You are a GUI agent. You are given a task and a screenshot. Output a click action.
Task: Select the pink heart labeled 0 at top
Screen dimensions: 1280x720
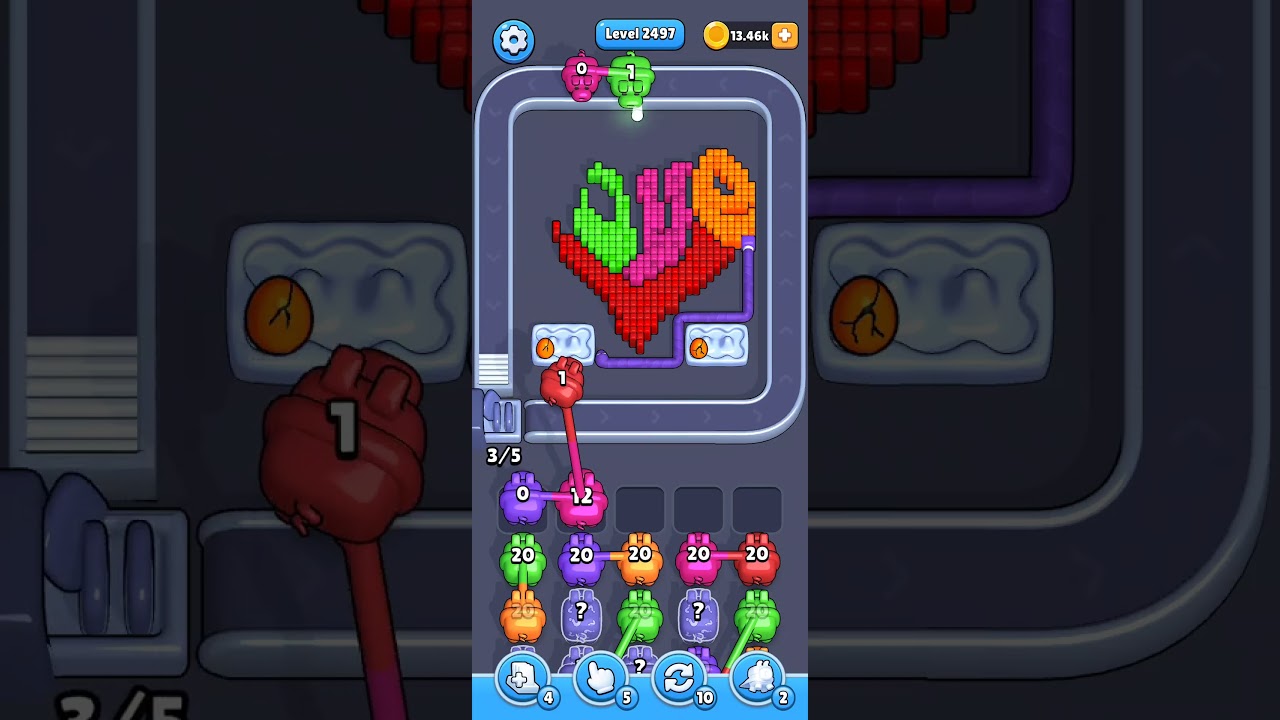[x=581, y=78]
